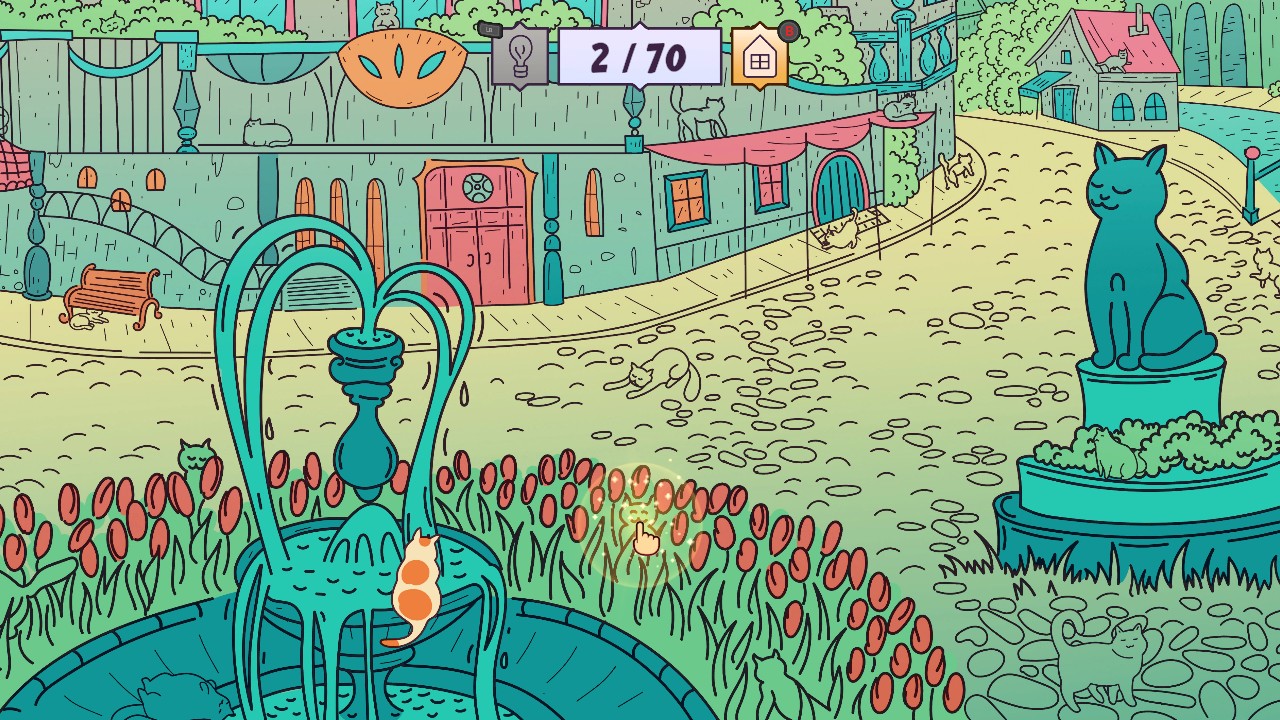
Task: Click the cat peeking from the left tulips
Action: (x=195, y=458)
